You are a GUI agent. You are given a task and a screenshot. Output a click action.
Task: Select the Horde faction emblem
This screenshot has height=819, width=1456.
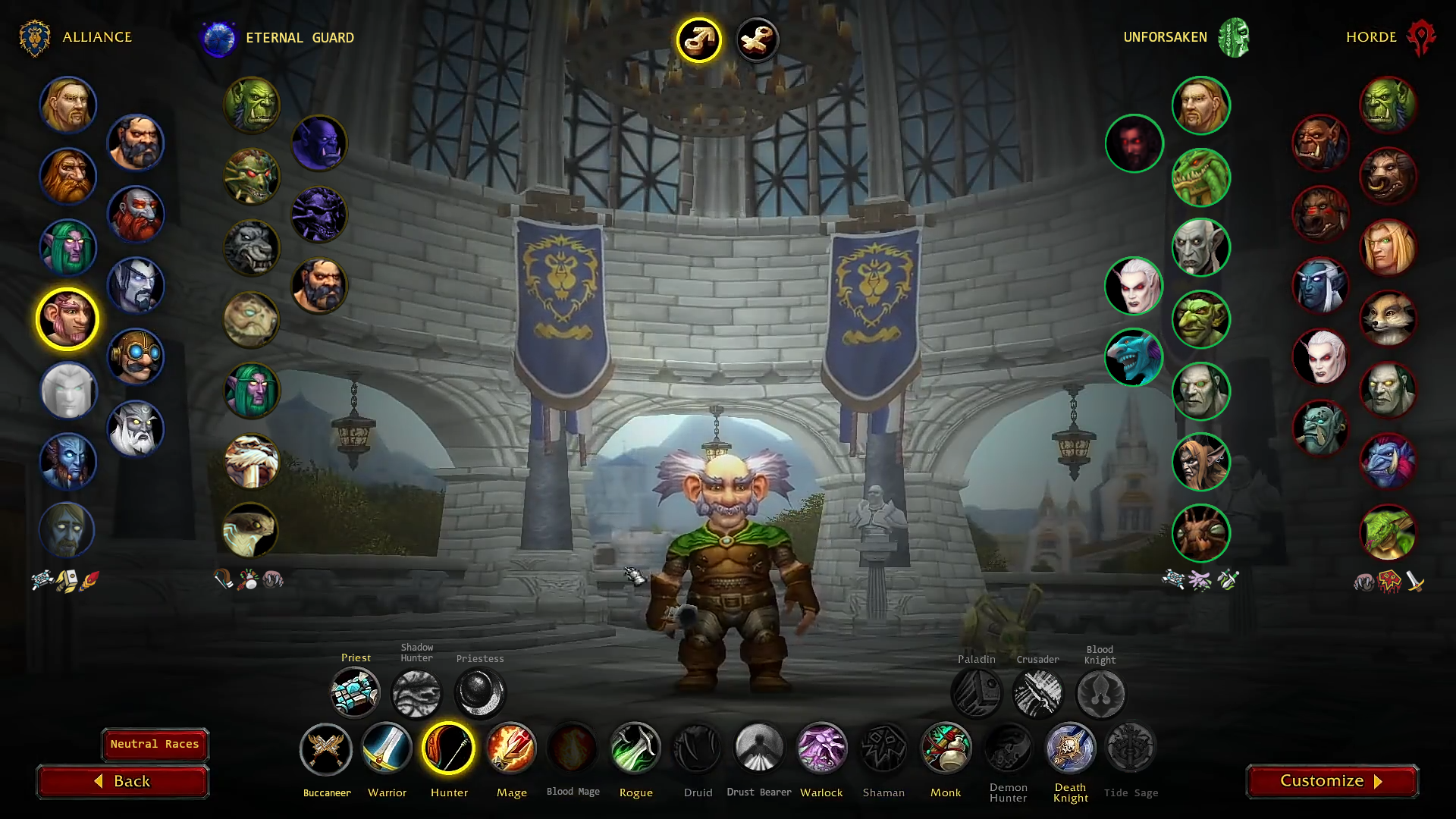pyautogui.click(x=1420, y=38)
